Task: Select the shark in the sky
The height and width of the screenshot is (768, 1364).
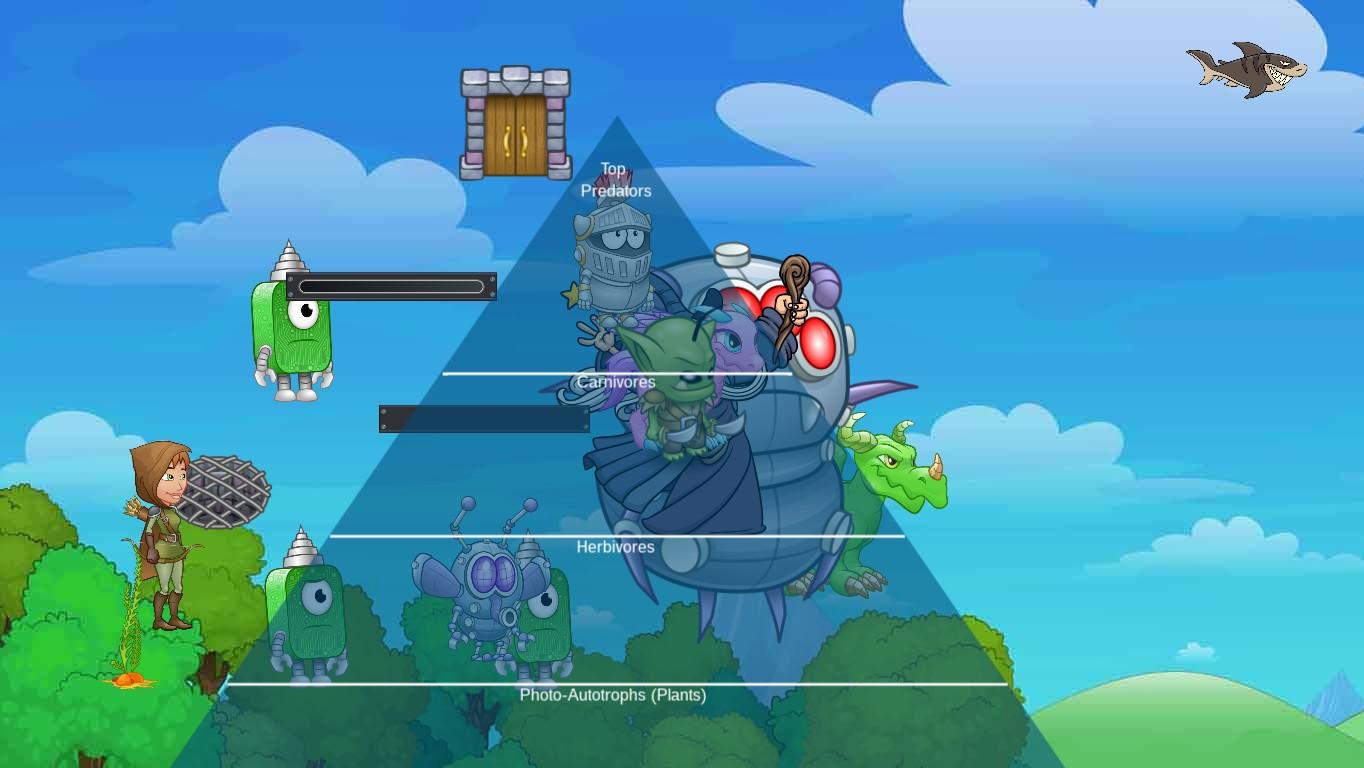Action: click(1247, 68)
